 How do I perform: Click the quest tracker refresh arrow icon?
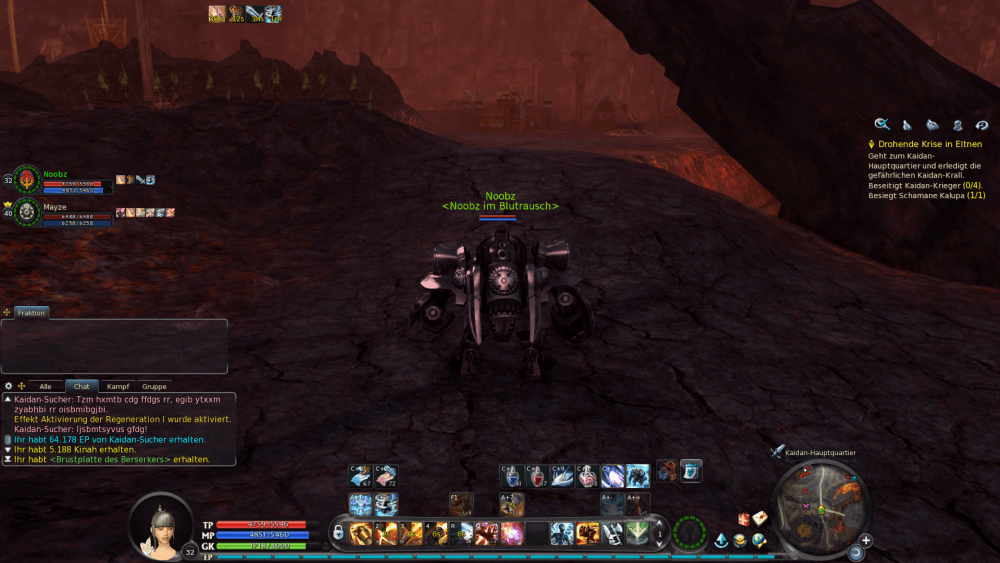point(982,124)
